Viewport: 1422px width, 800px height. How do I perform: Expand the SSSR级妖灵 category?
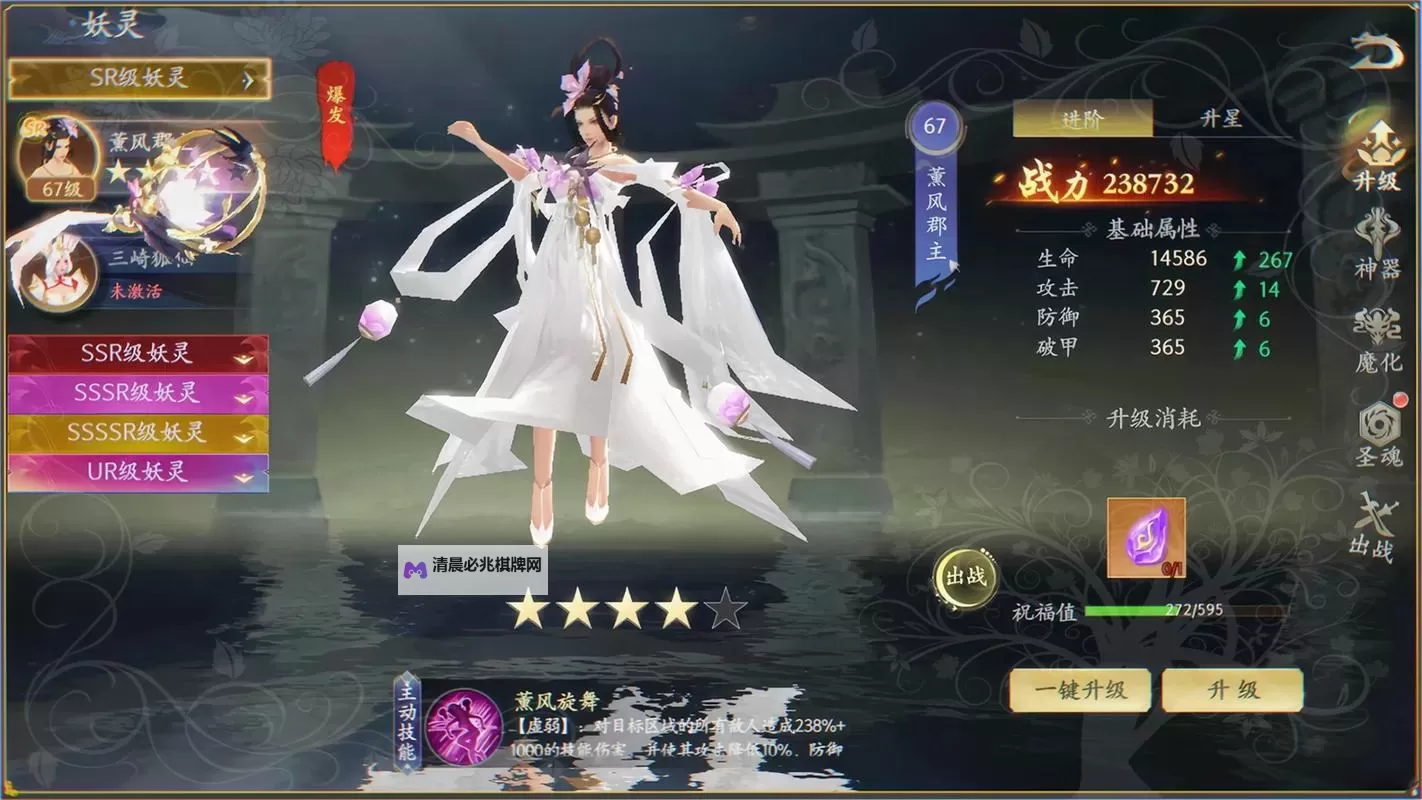(x=138, y=393)
